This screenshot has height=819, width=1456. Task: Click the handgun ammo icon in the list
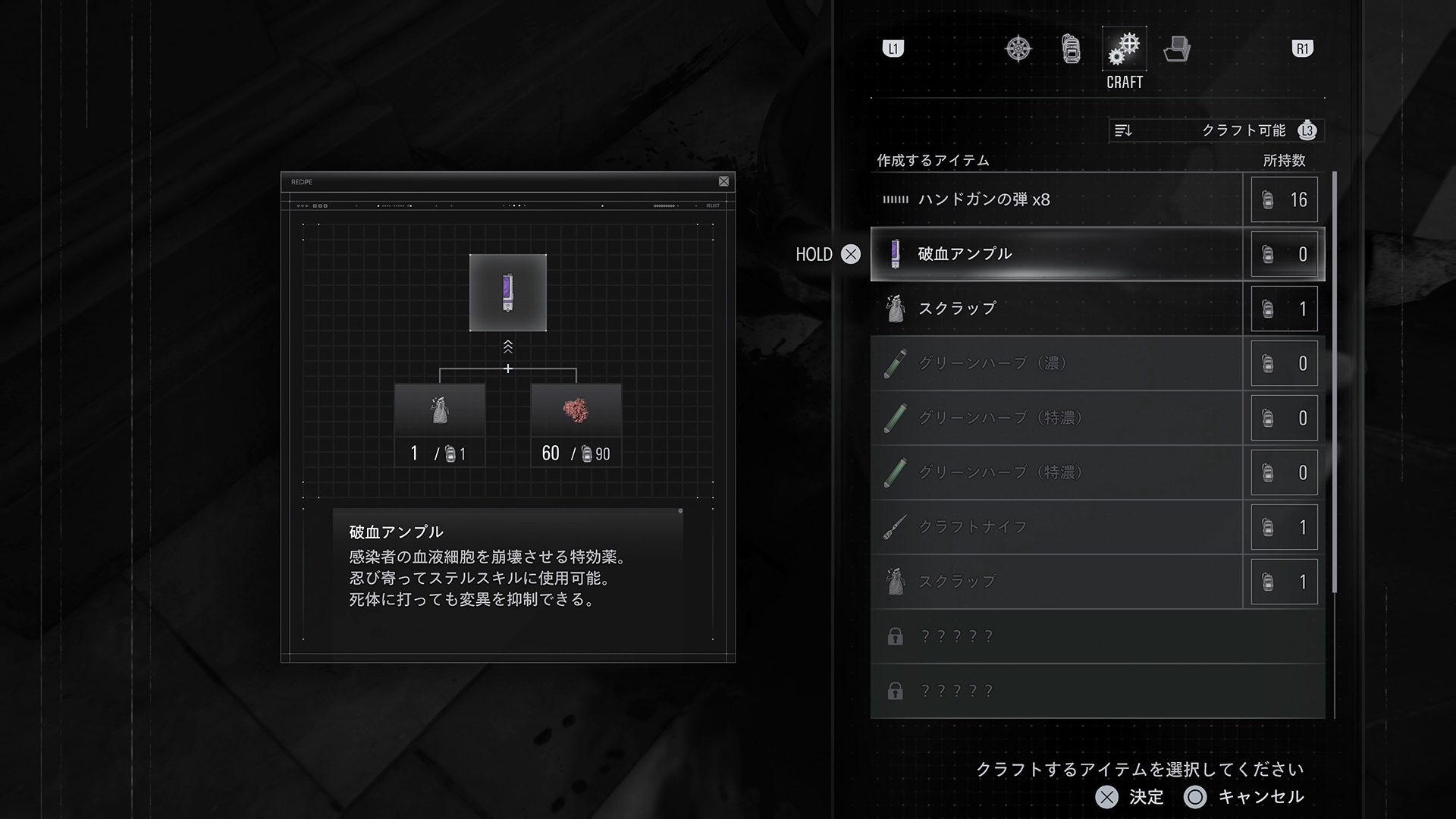tap(898, 199)
